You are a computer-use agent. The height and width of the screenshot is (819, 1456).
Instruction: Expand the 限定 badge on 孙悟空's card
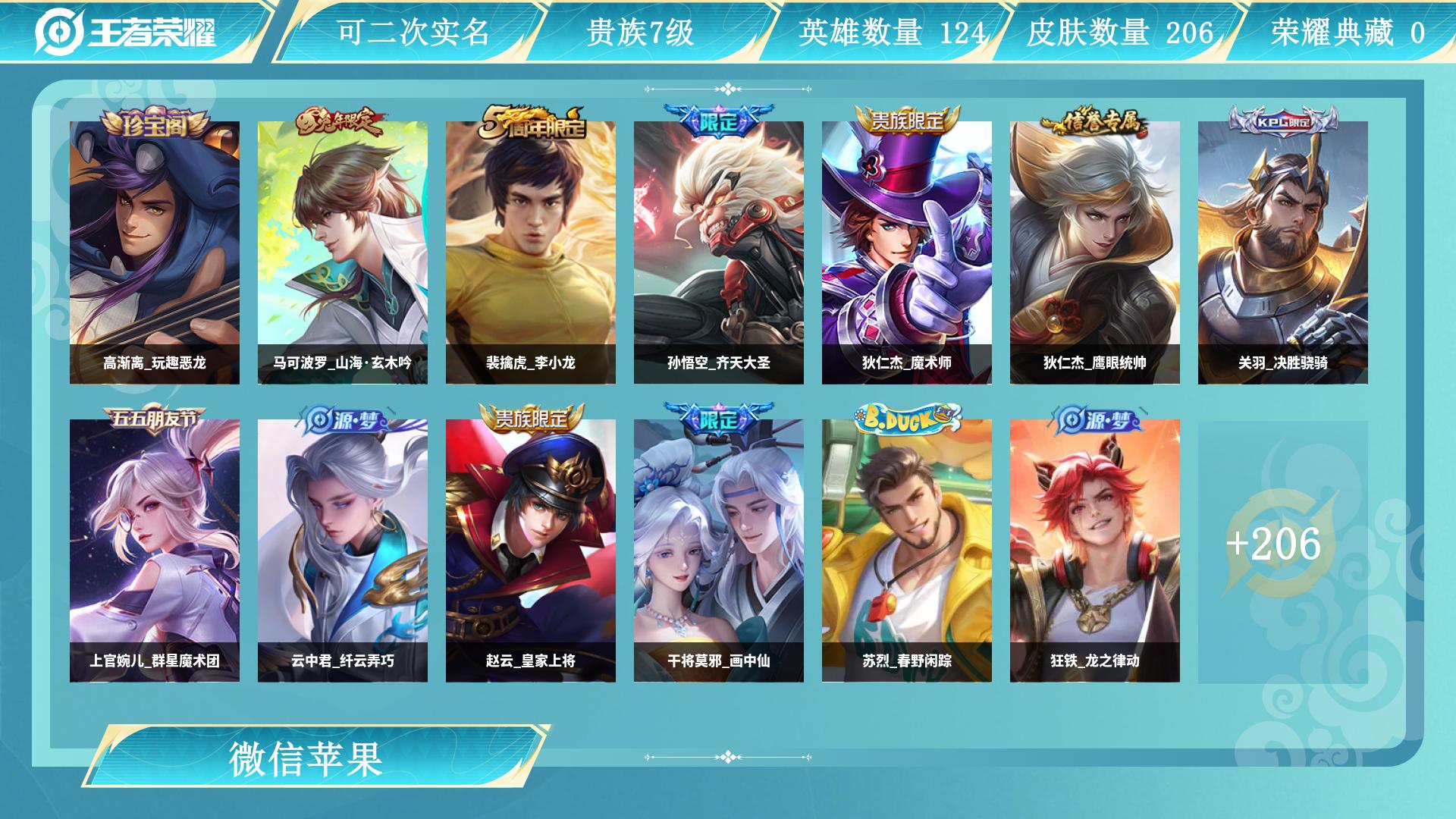[x=717, y=123]
